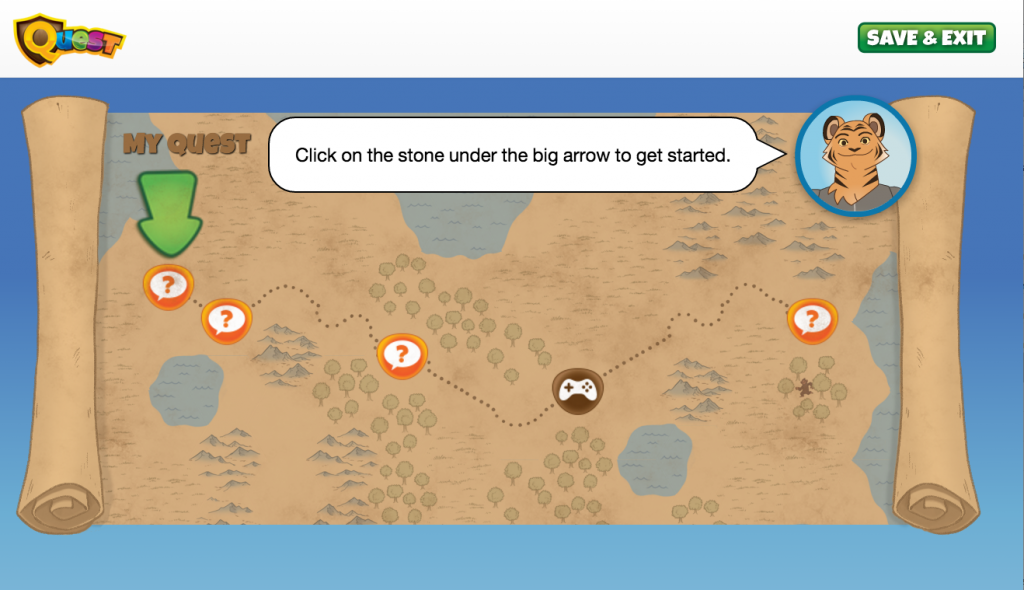This screenshot has width=1024, height=590.
Task: Choose the last question stone ending the path
Action: click(x=811, y=321)
